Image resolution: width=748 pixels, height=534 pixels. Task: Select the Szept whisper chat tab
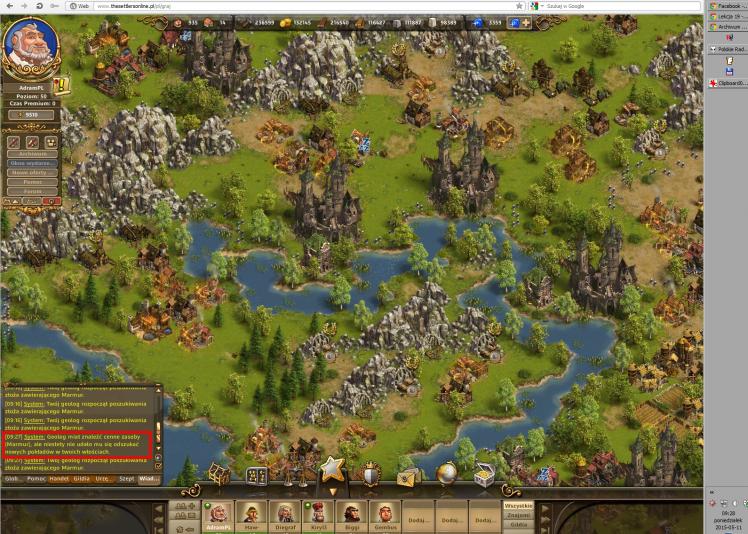(126, 479)
